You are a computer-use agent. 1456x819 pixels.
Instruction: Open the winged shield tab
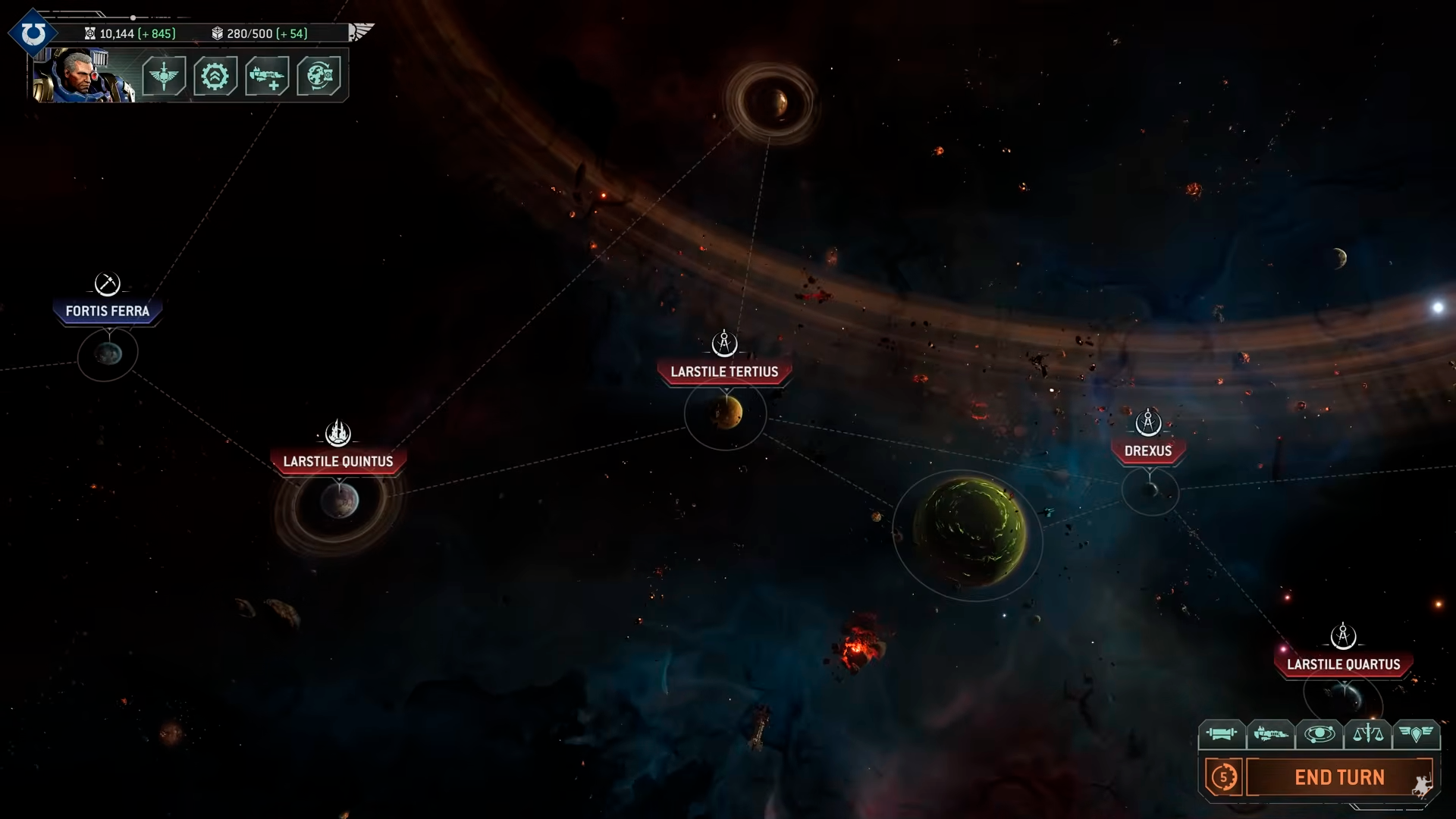pyautogui.click(x=1416, y=734)
